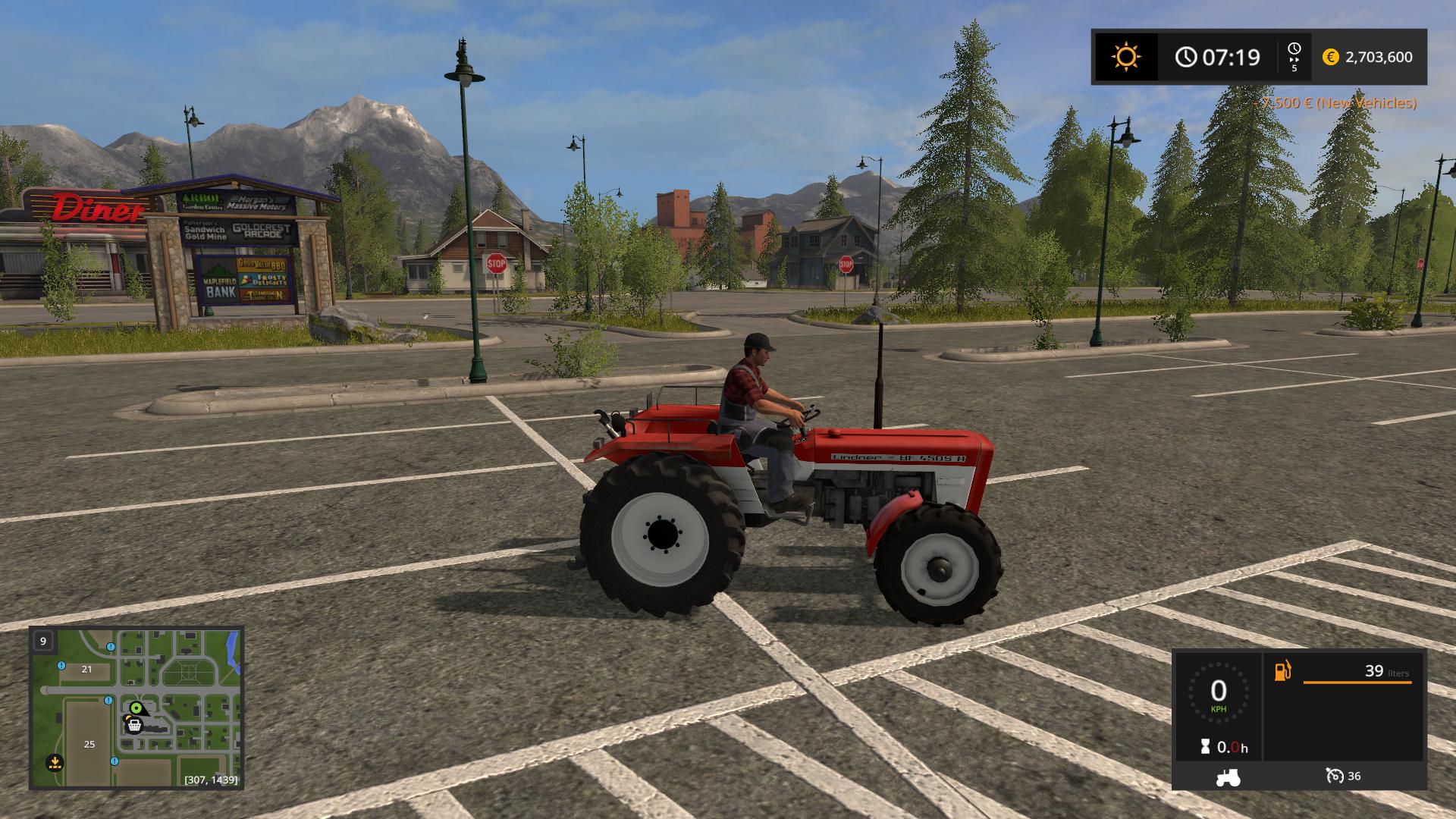The height and width of the screenshot is (819, 1456).
Task: Click field 21 on the minimap
Action: [x=86, y=669]
